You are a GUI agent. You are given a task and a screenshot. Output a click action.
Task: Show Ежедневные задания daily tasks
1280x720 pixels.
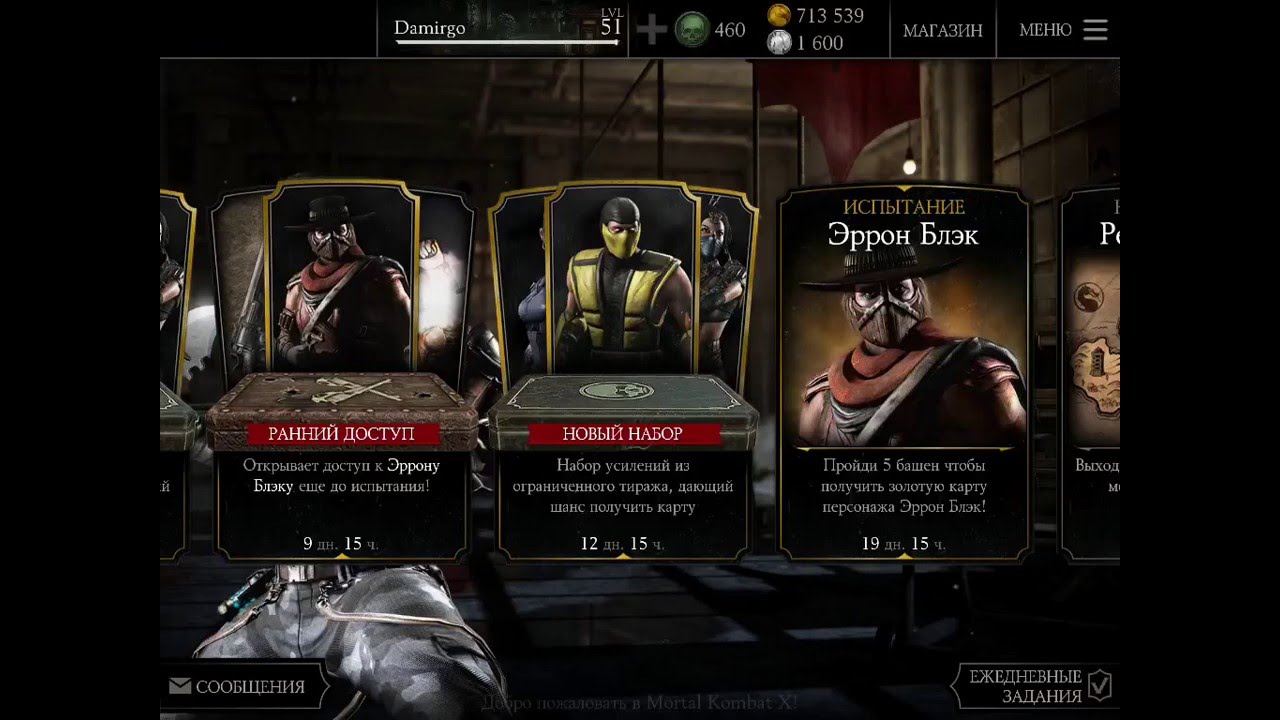1037,687
